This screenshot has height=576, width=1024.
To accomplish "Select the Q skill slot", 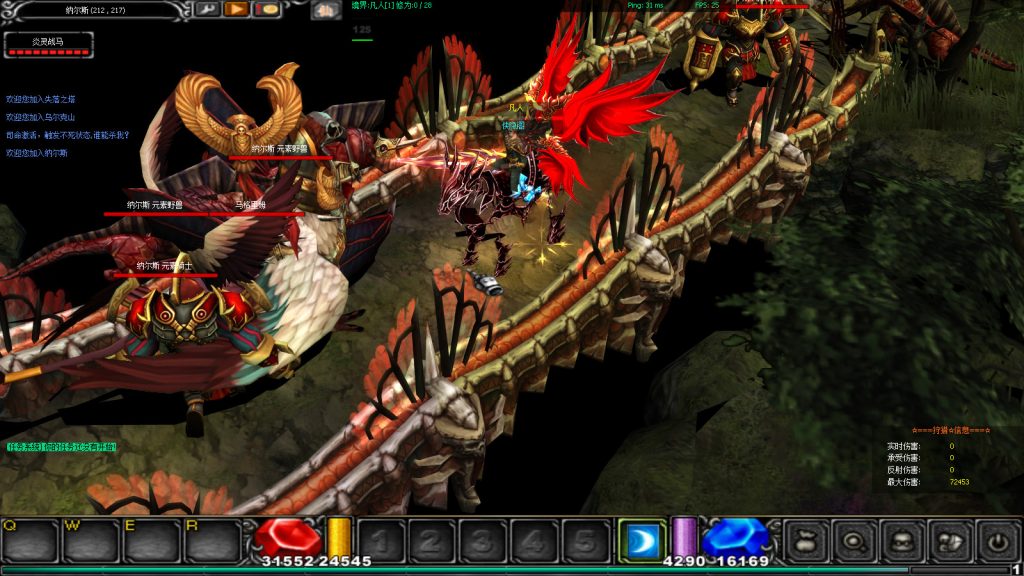I will pos(31,541).
